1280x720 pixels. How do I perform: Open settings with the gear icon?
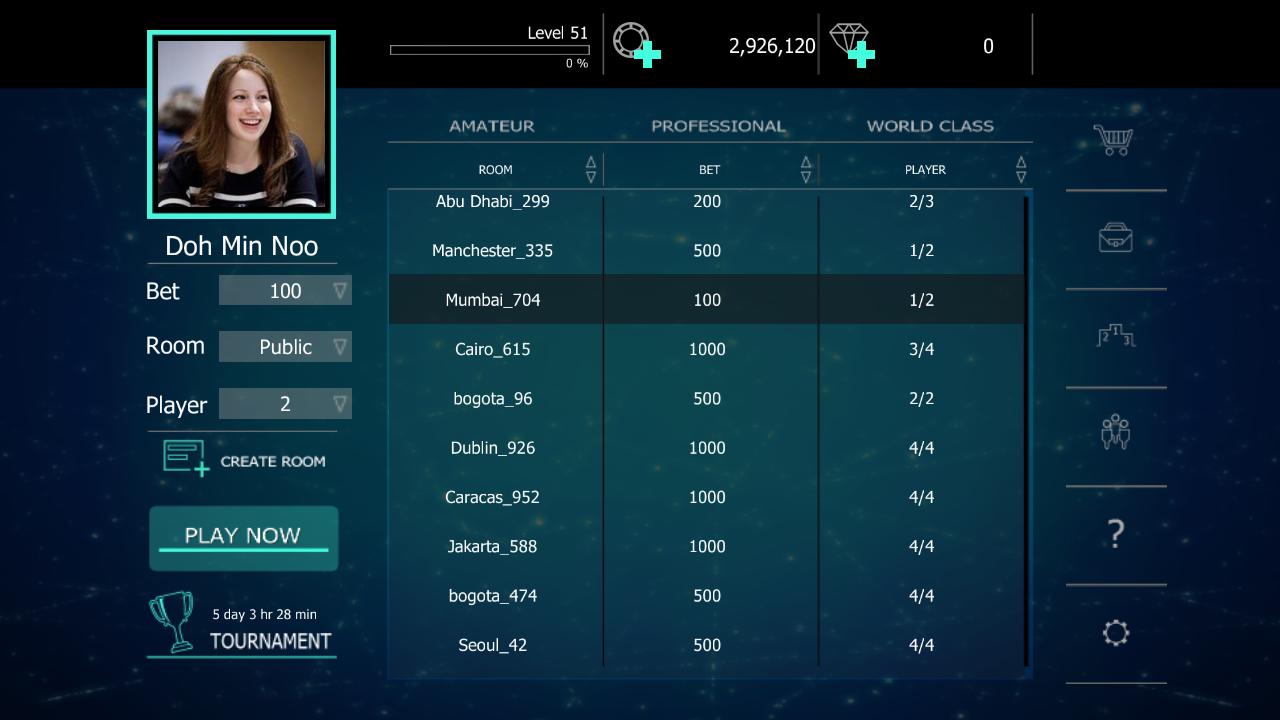tap(1116, 633)
